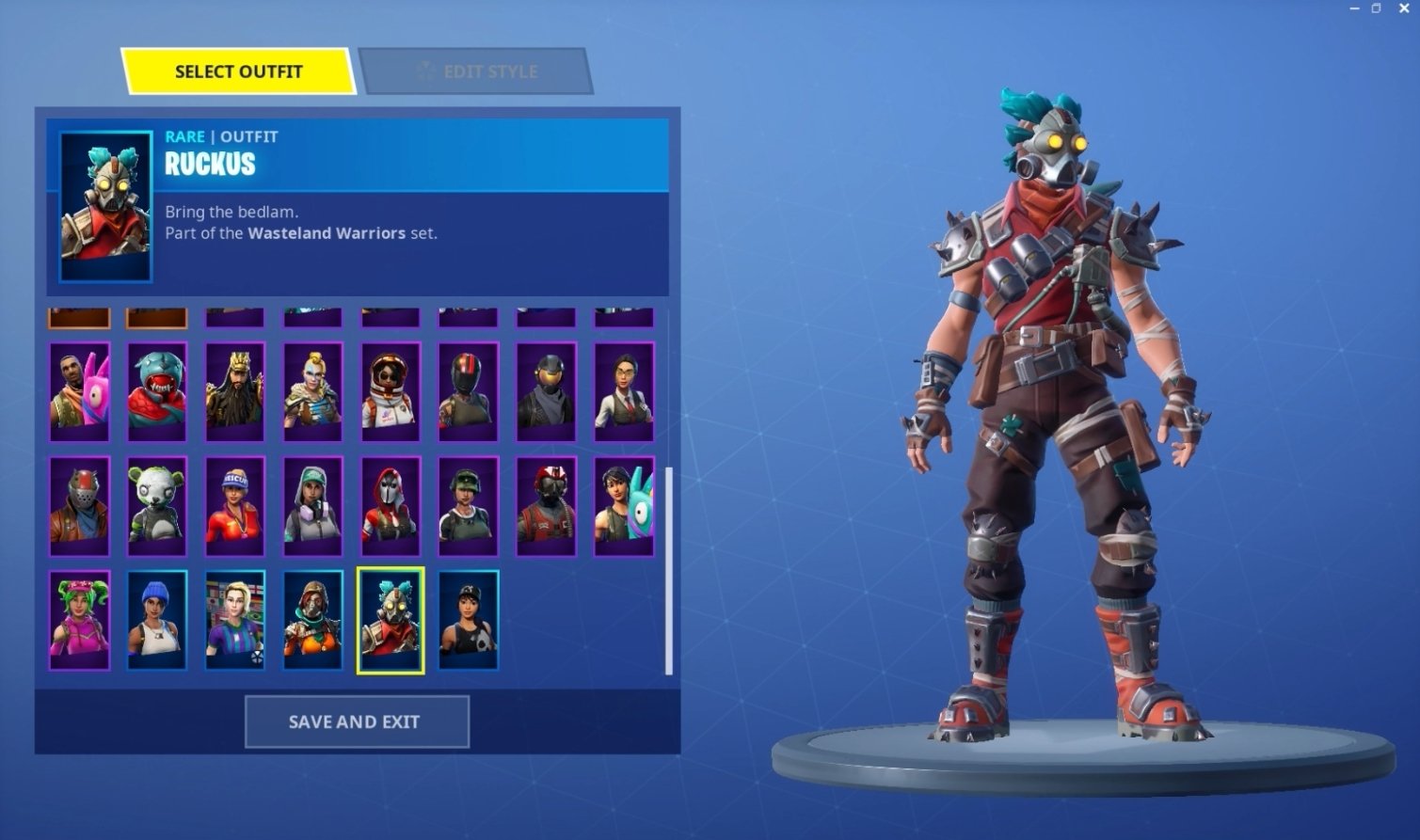Close the game window
1420x840 pixels.
click(1403, 8)
